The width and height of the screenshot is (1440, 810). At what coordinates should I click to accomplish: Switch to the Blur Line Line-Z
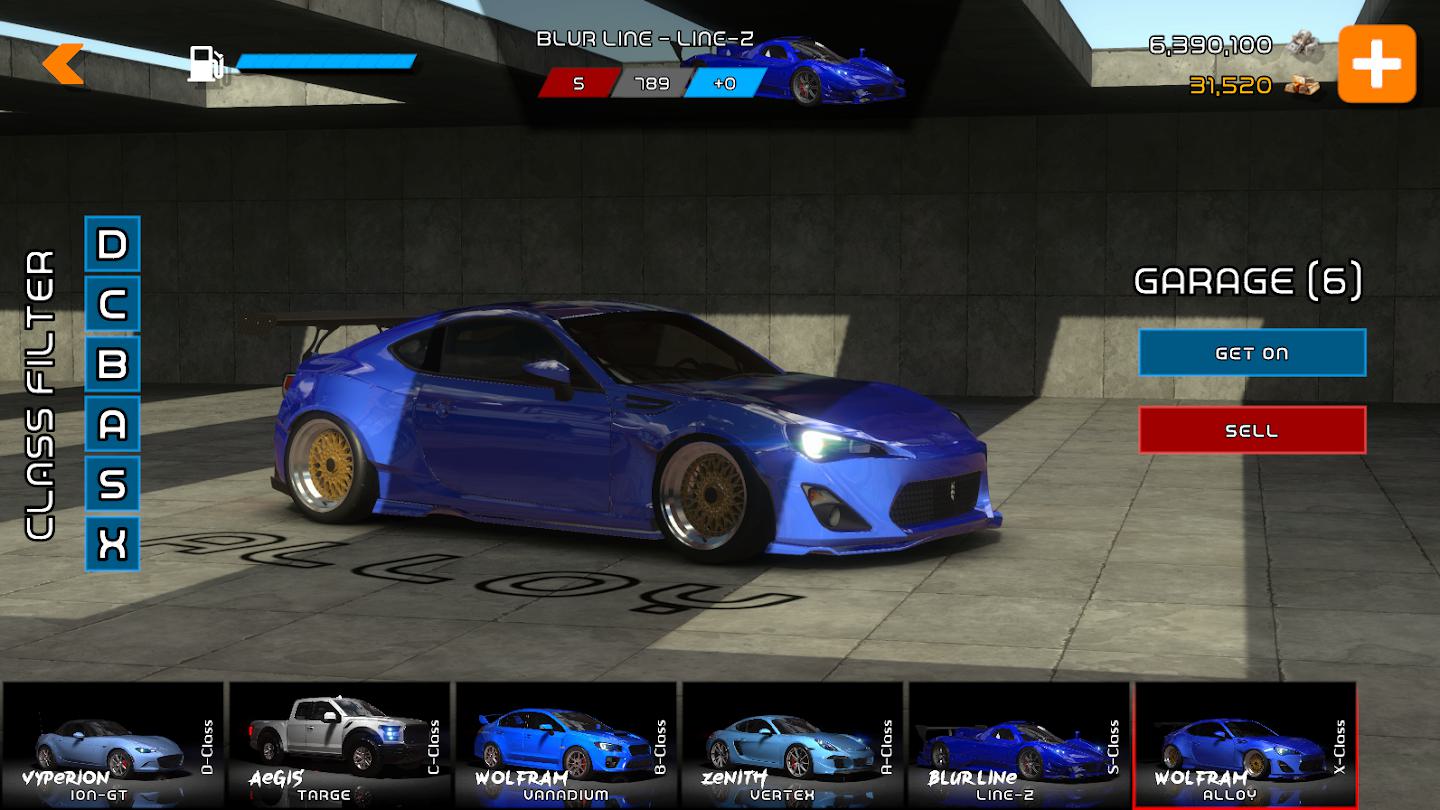(1018, 745)
